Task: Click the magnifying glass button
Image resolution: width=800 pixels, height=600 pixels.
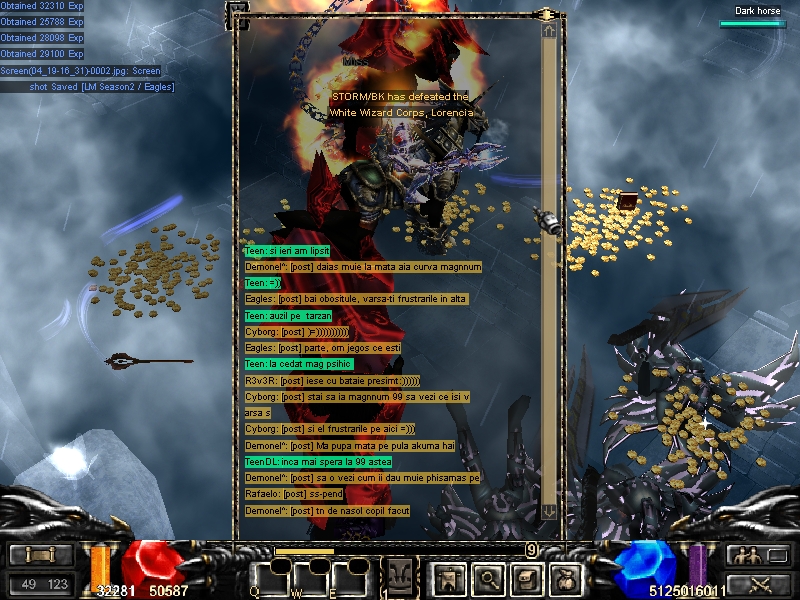Action: pyautogui.click(x=487, y=577)
